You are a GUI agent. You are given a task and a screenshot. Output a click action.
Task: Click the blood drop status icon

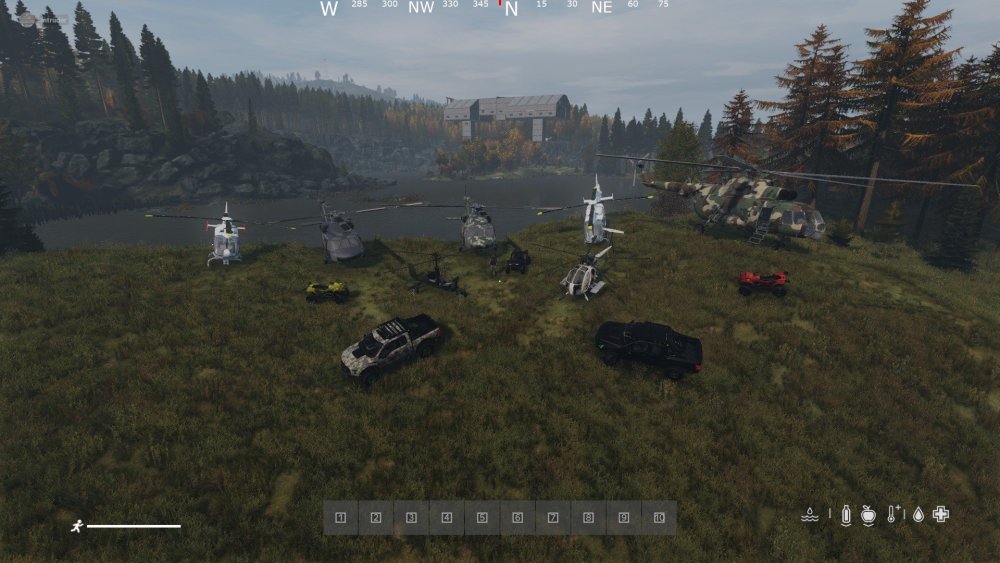[x=918, y=515]
